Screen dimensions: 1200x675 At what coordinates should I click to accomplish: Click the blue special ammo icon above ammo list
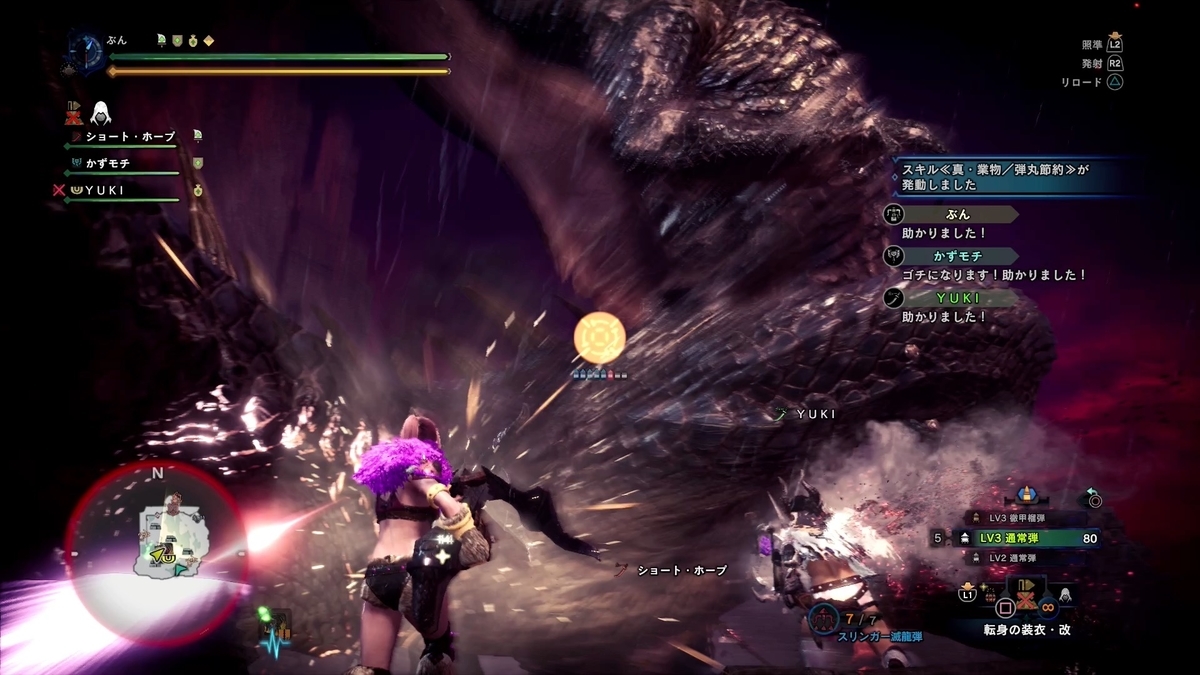[1026, 494]
